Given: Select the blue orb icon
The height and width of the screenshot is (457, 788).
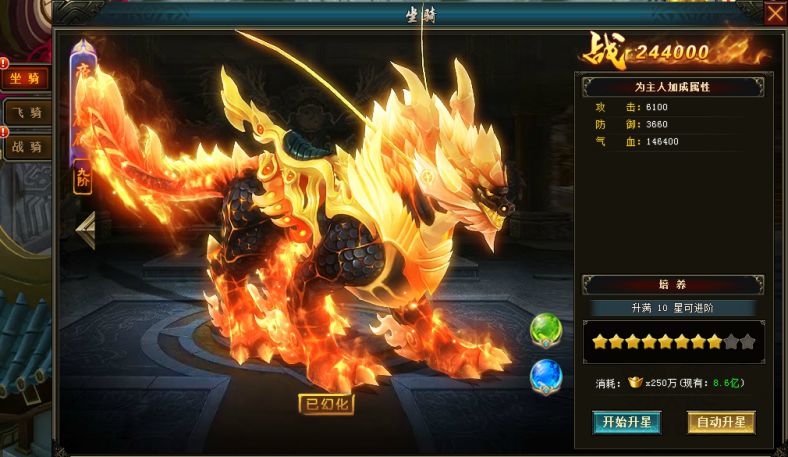Looking at the screenshot, I should click(x=546, y=376).
